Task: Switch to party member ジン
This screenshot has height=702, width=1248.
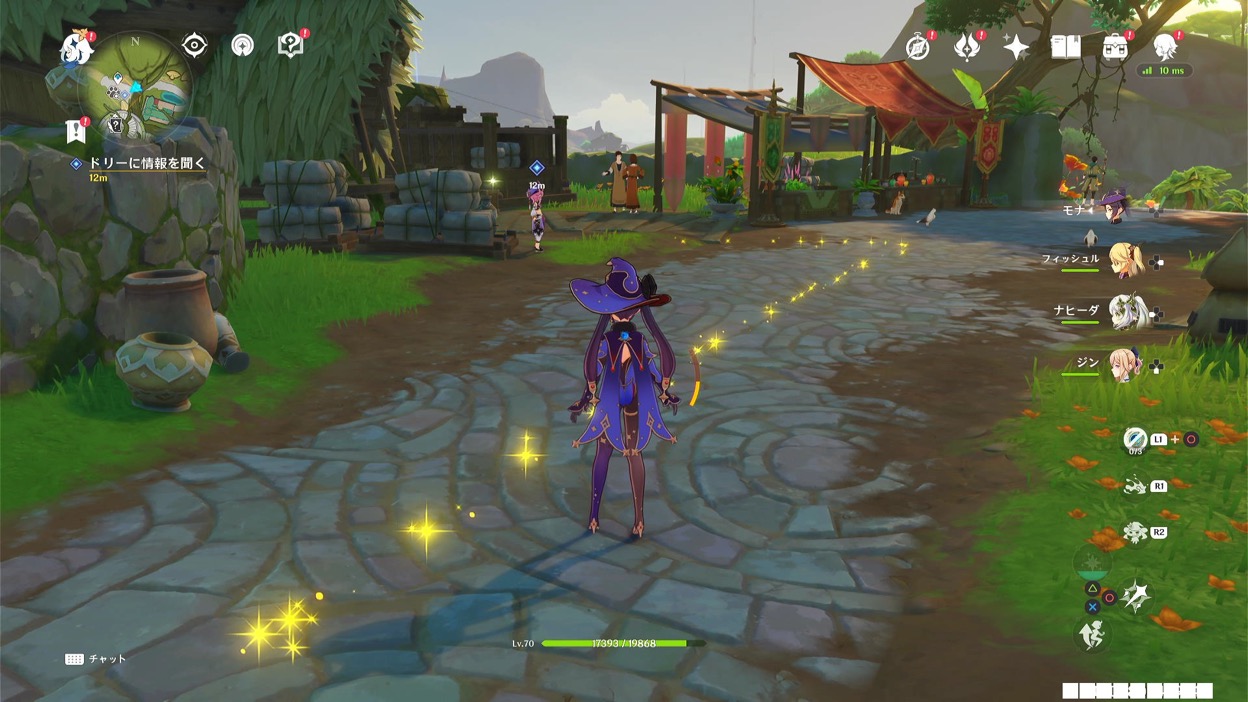Action: click(x=1126, y=365)
